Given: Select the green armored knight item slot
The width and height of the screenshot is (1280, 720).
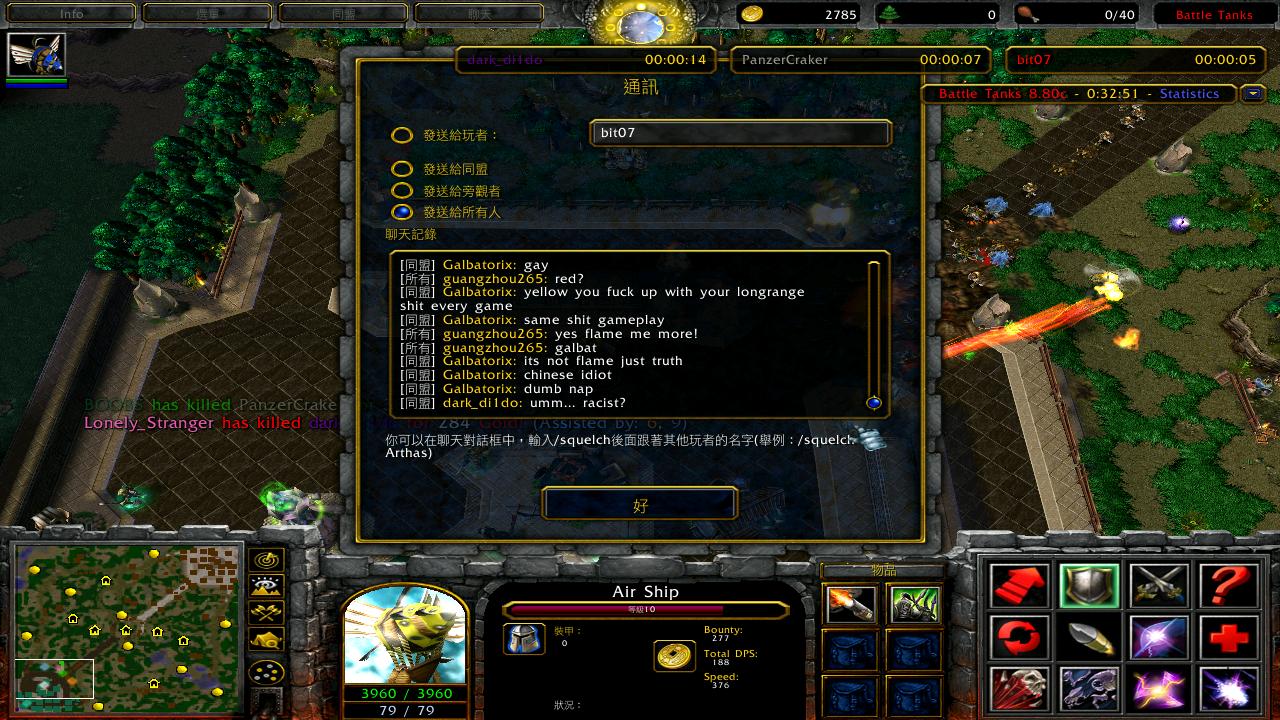Looking at the screenshot, I should [914, 604].
